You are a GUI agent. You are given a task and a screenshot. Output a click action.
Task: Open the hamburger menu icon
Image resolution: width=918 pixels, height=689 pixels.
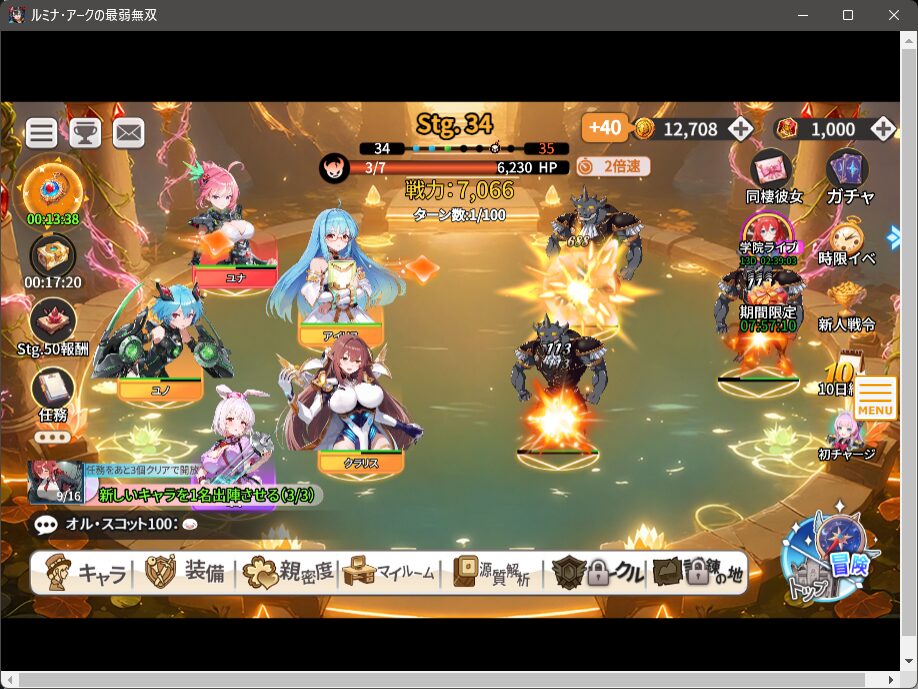point(41,132)
